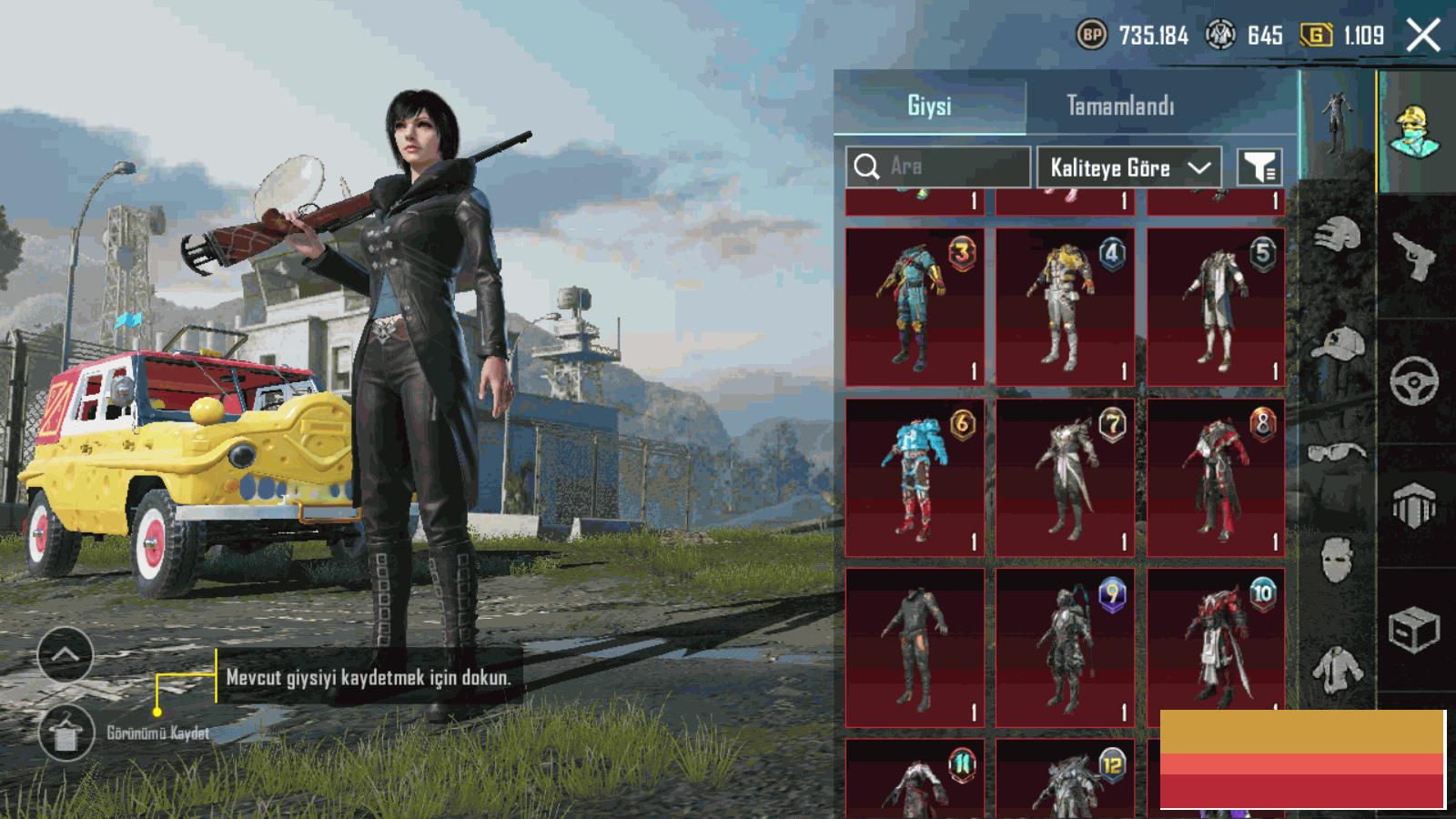Open the pistol weapon skins category

pyautogui.click(x=1415, y=257)
